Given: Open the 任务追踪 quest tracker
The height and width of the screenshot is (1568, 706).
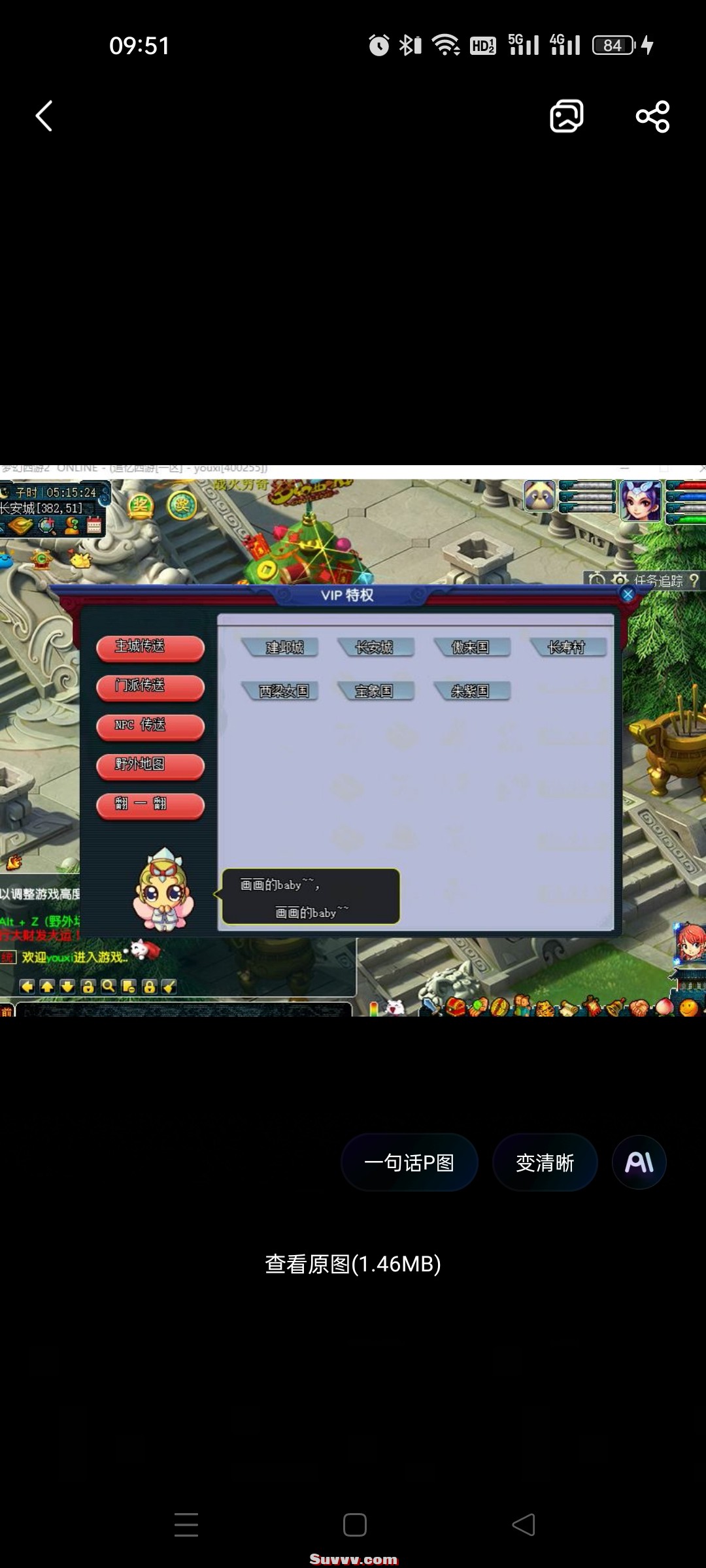Looking at the screenshot, I should pos(658,580).
